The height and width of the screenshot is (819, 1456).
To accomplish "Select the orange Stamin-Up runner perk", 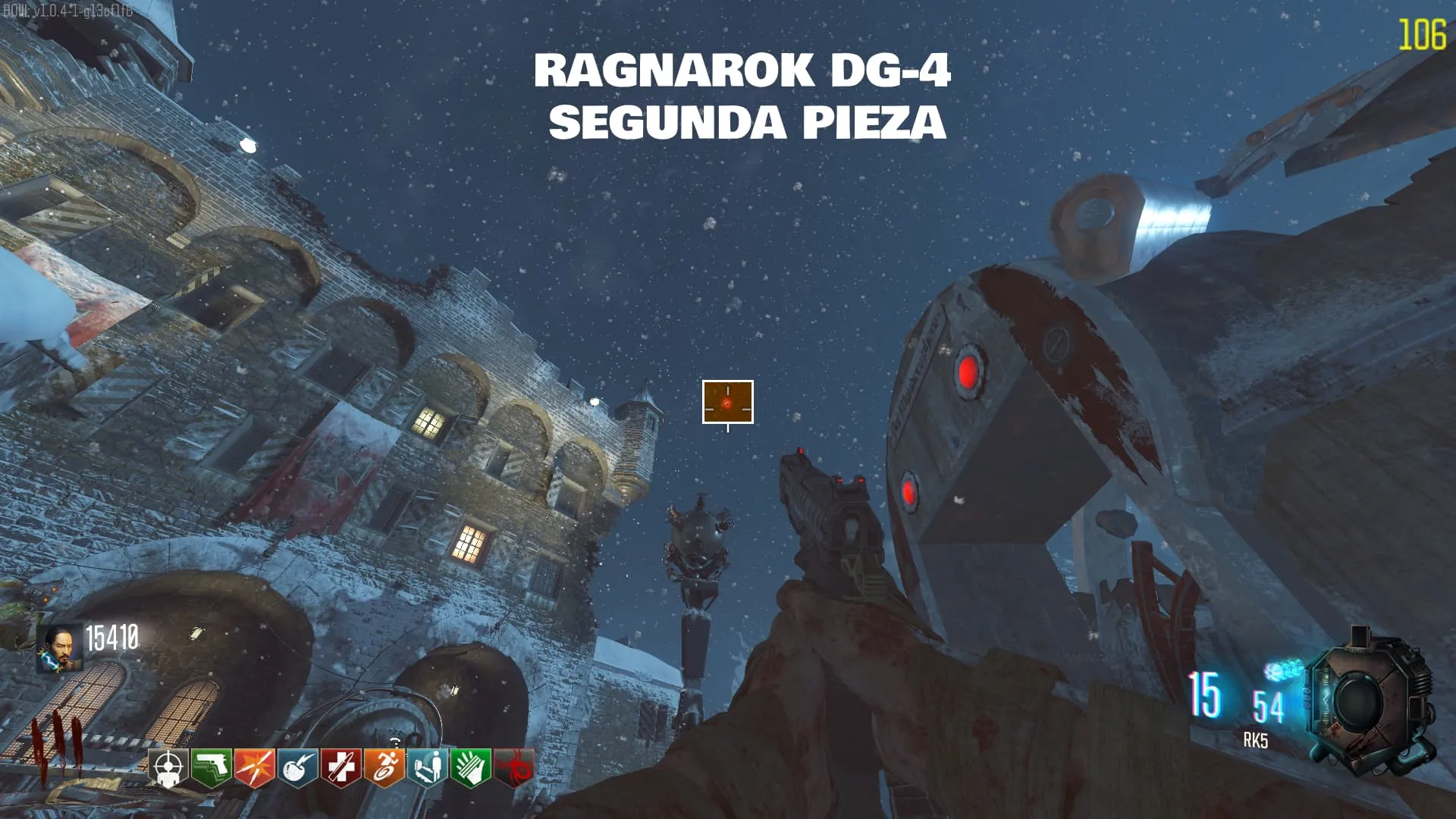I will [384, 768].
